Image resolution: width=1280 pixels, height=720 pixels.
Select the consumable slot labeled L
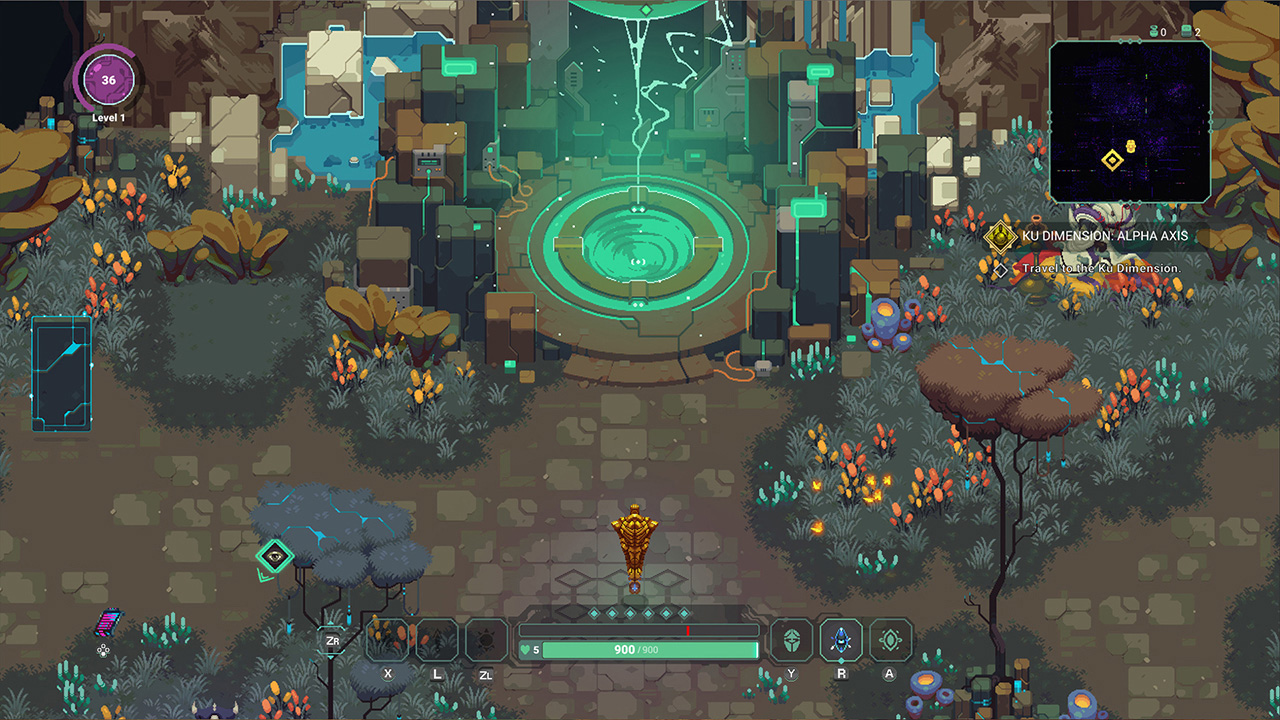point(438,640)
